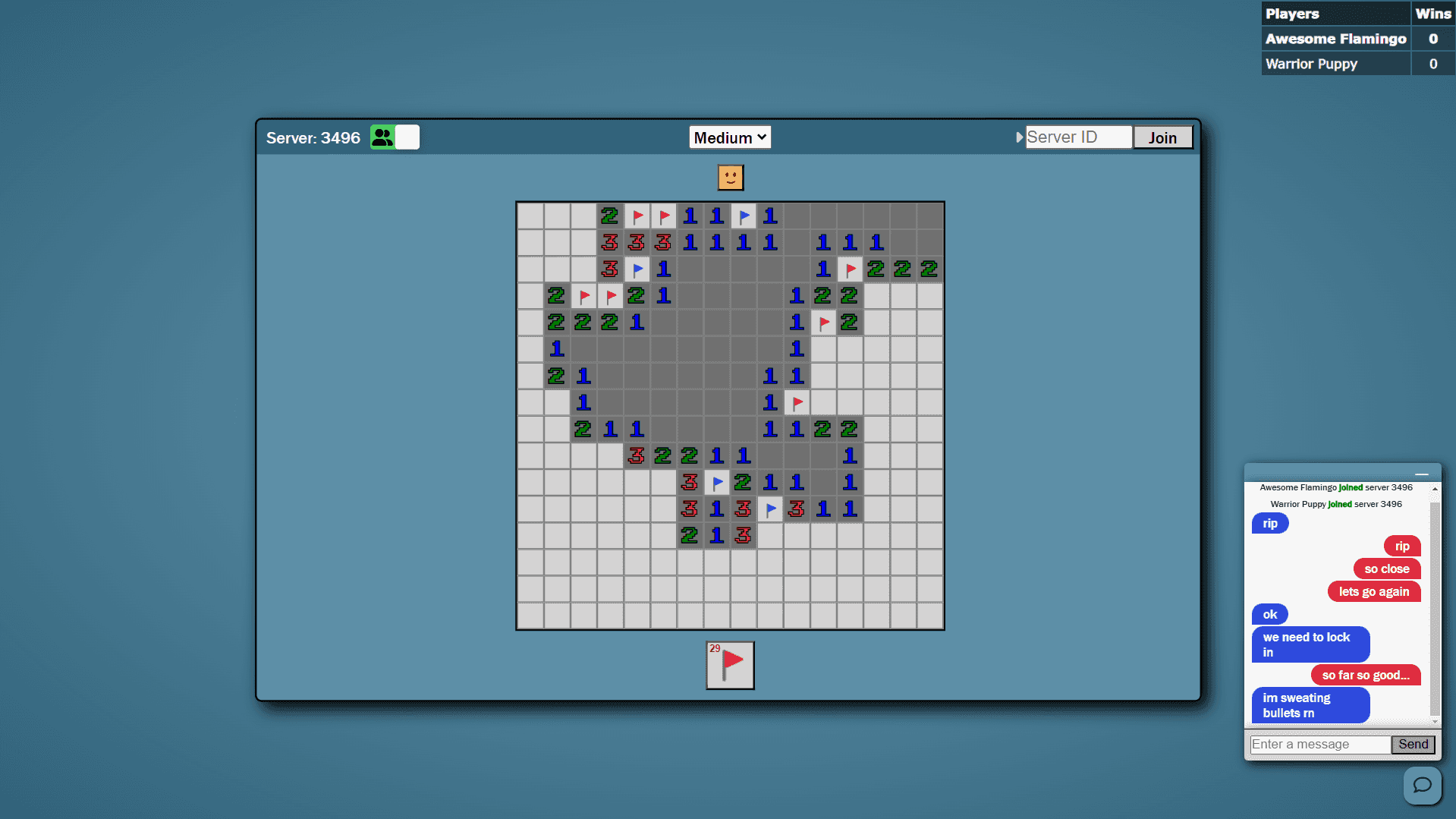This screenshot has height=819, width=1456.
Task: Click the green multiplayer players icon
Action: pyautogui.click(x=382, y=137)
